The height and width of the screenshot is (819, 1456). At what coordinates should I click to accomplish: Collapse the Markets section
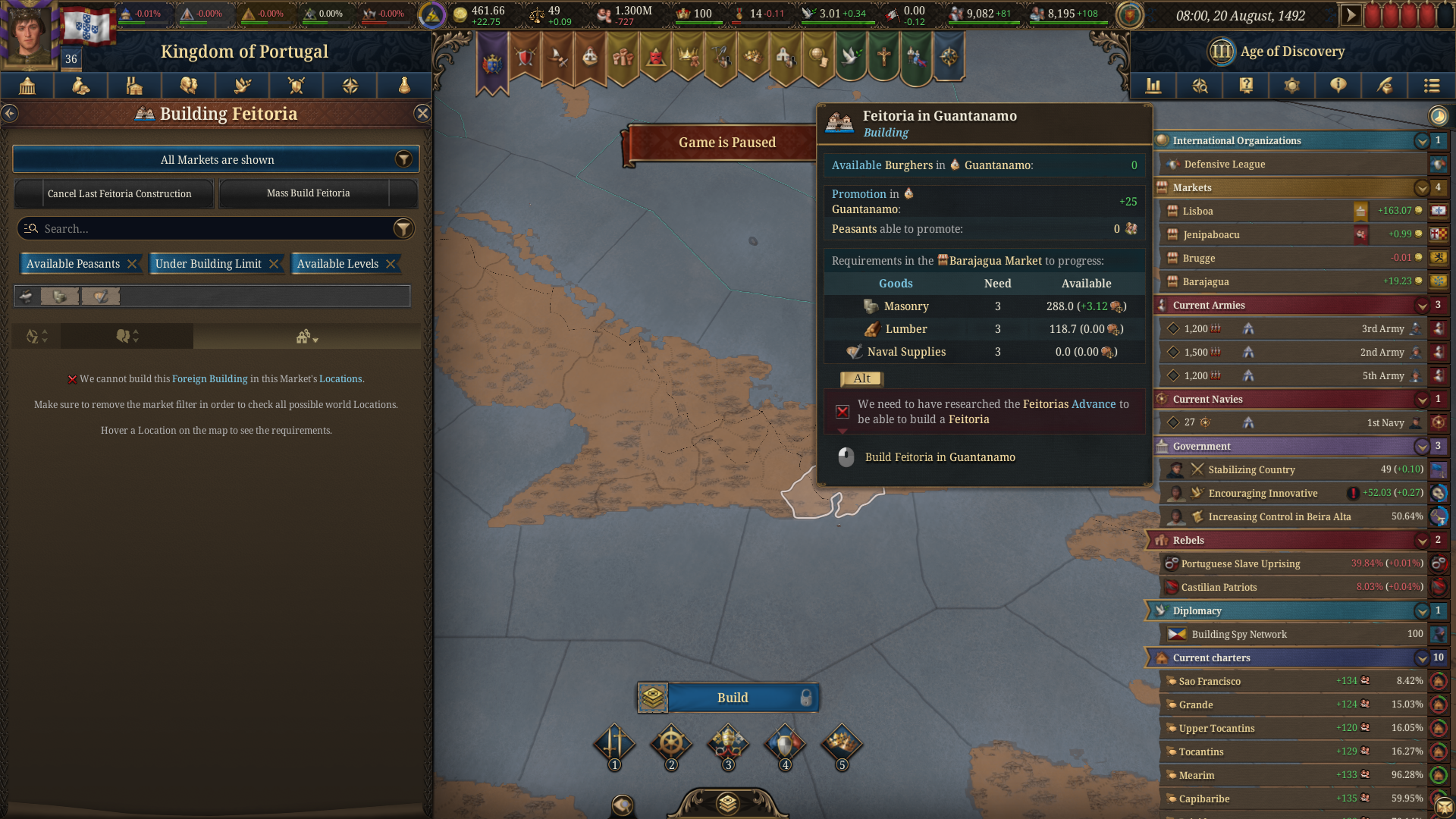point(1420,187)
